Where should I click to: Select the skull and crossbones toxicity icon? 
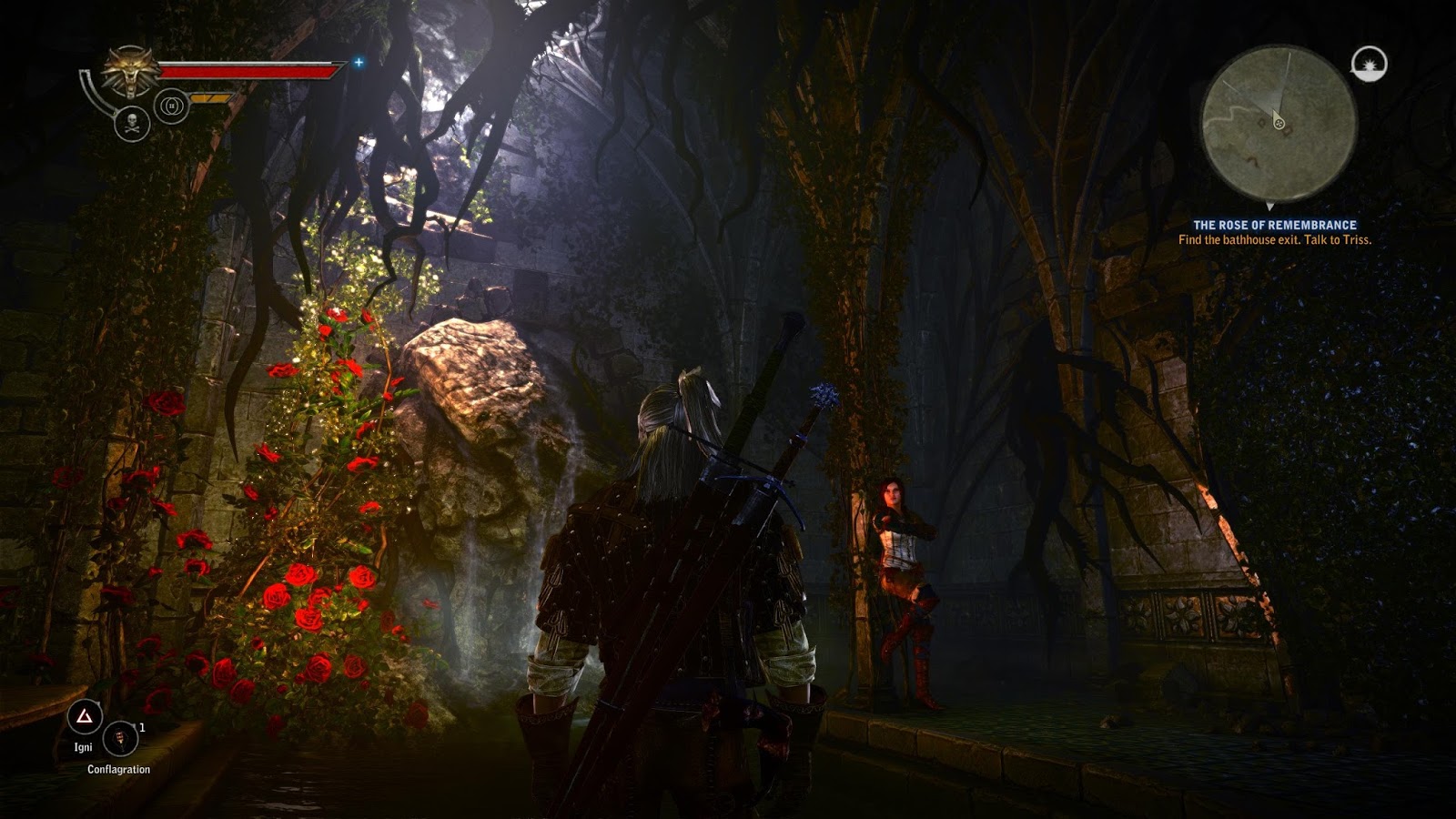pos(132,124)
